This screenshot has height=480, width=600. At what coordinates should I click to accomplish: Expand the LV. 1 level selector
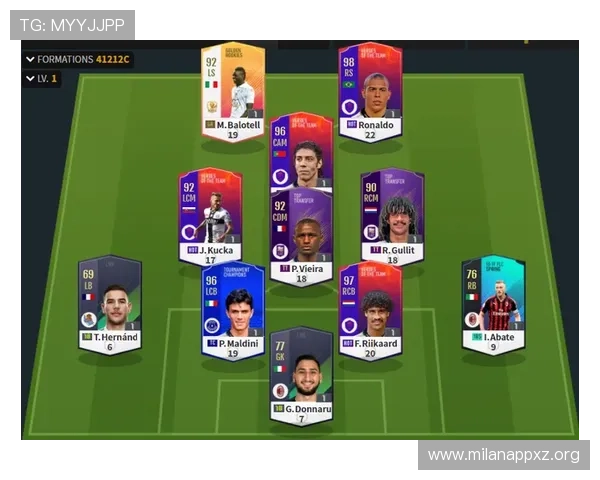[x=41, y=78]
